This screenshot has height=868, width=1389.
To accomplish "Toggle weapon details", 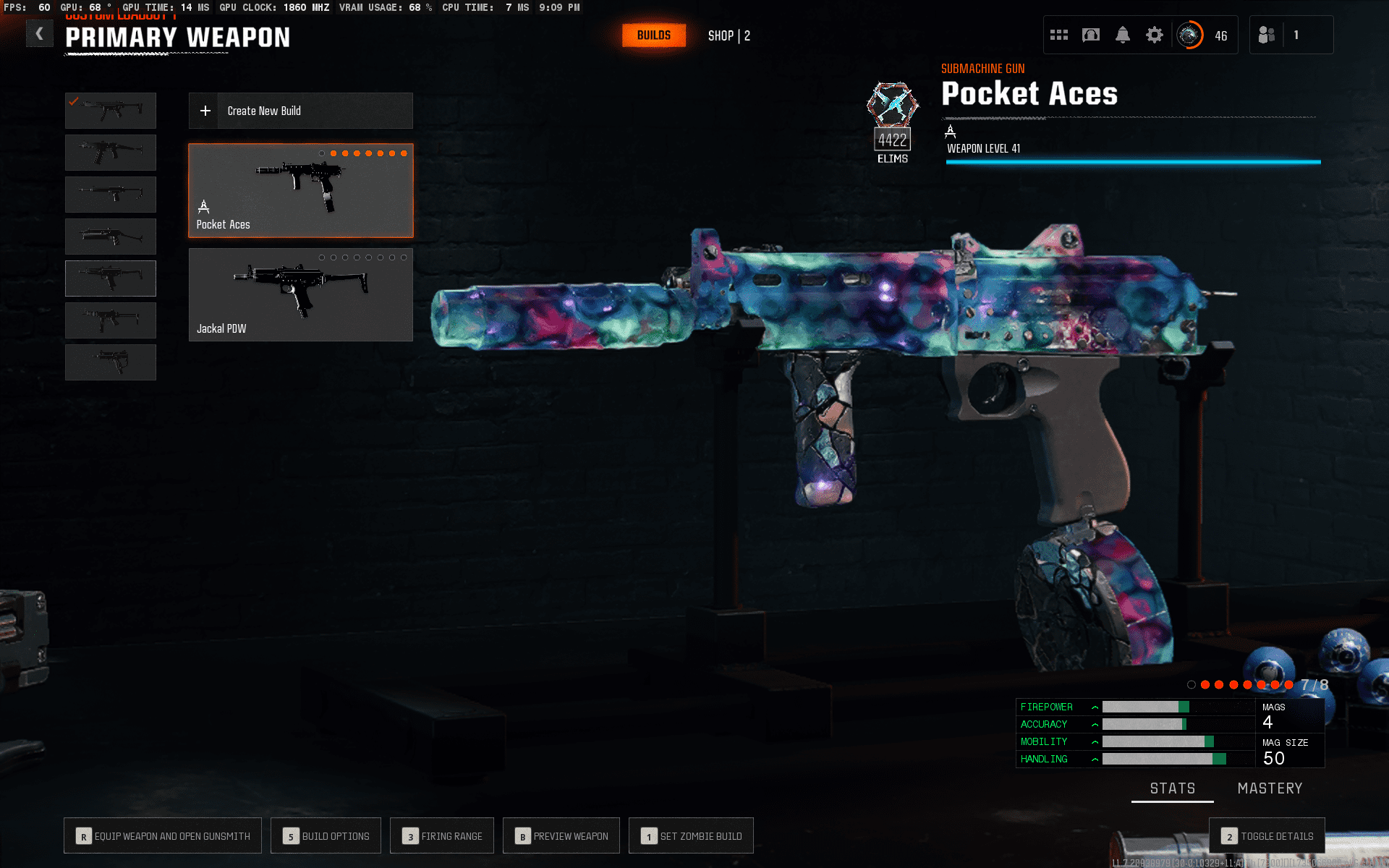I will pyautogui.click(x=1267, y=836).
